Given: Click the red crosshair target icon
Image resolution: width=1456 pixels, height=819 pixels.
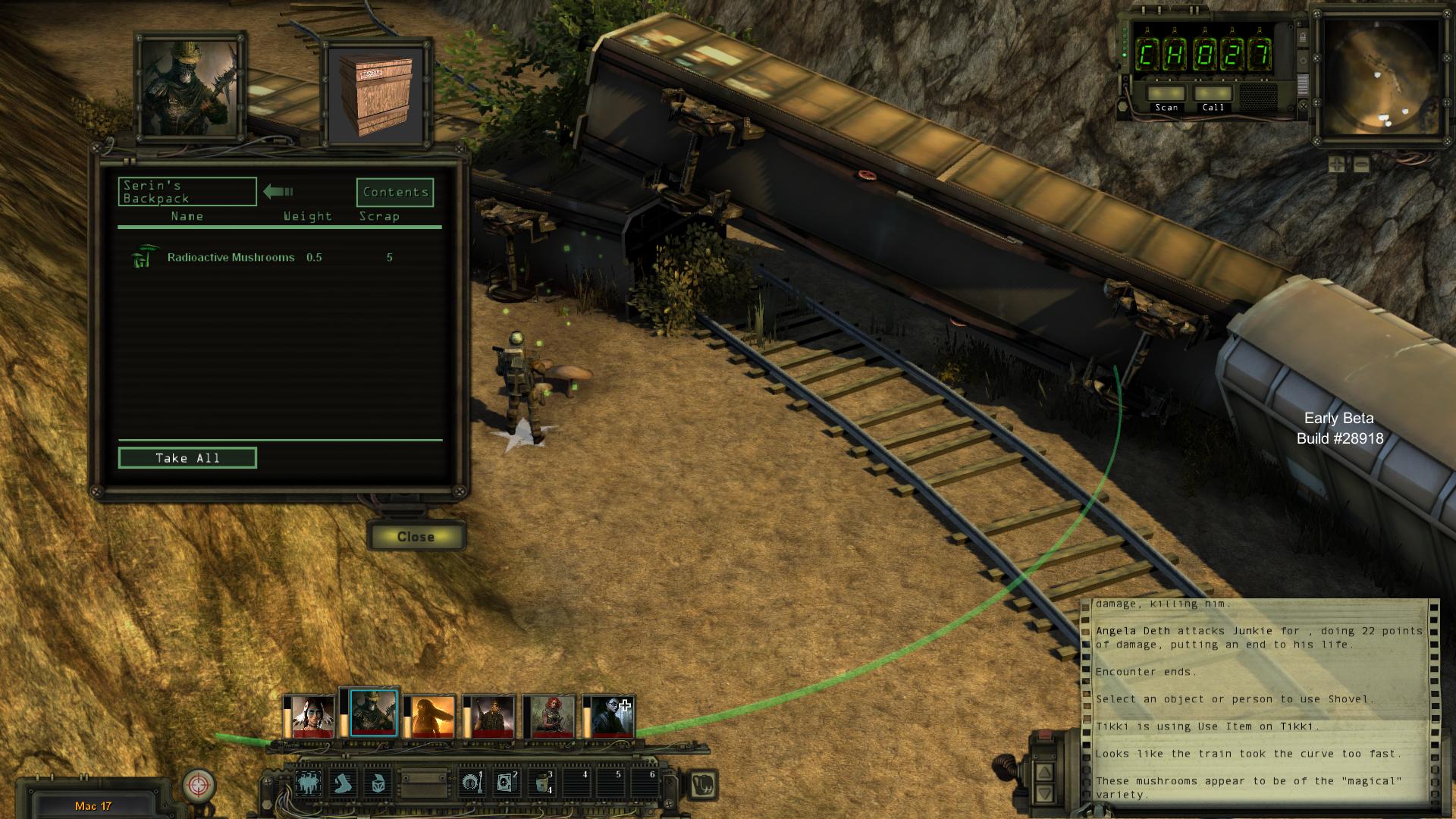Looking at the screenshot, I should click(x=199, y=784).
